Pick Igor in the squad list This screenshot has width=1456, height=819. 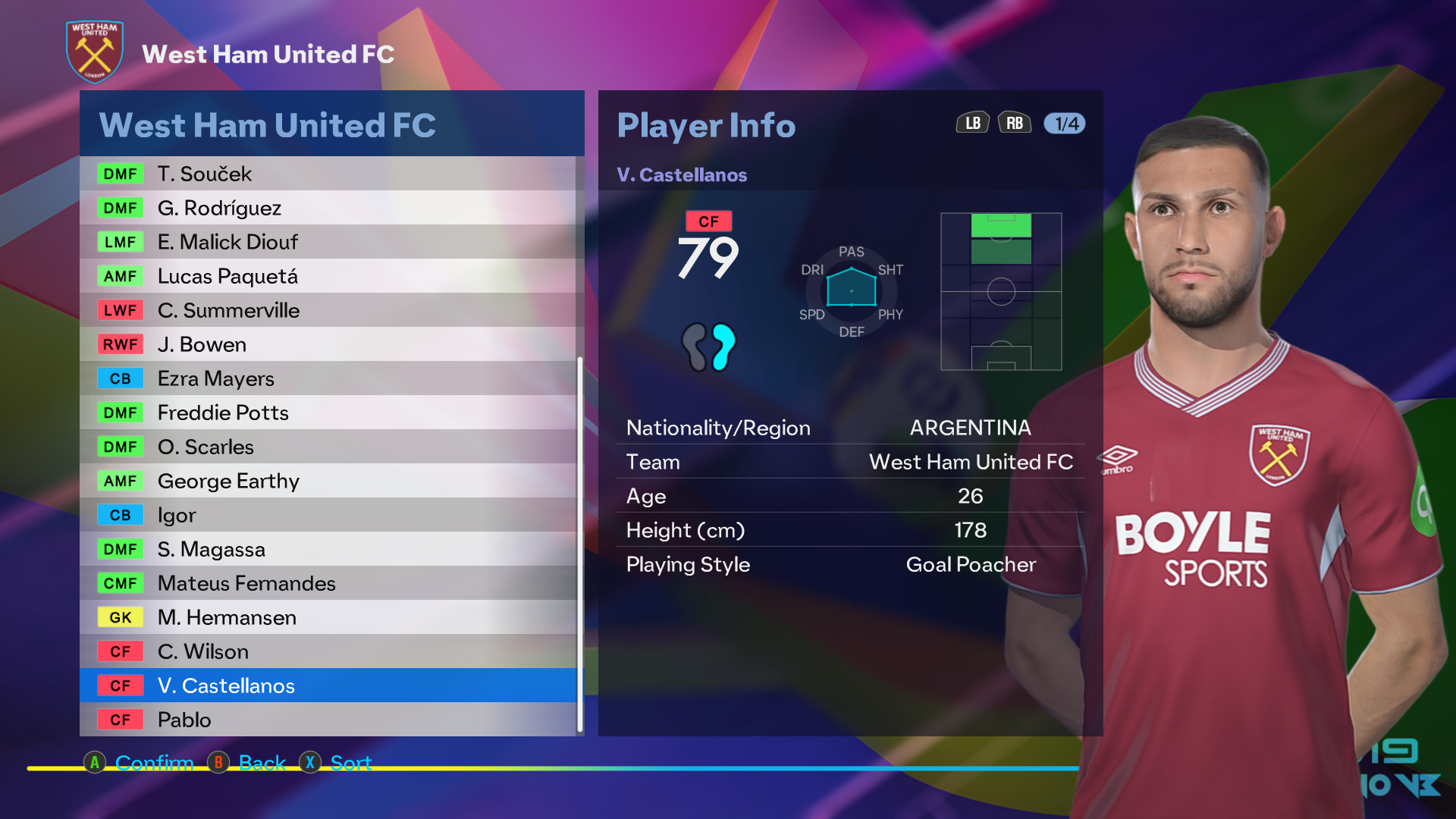(328, 515)
